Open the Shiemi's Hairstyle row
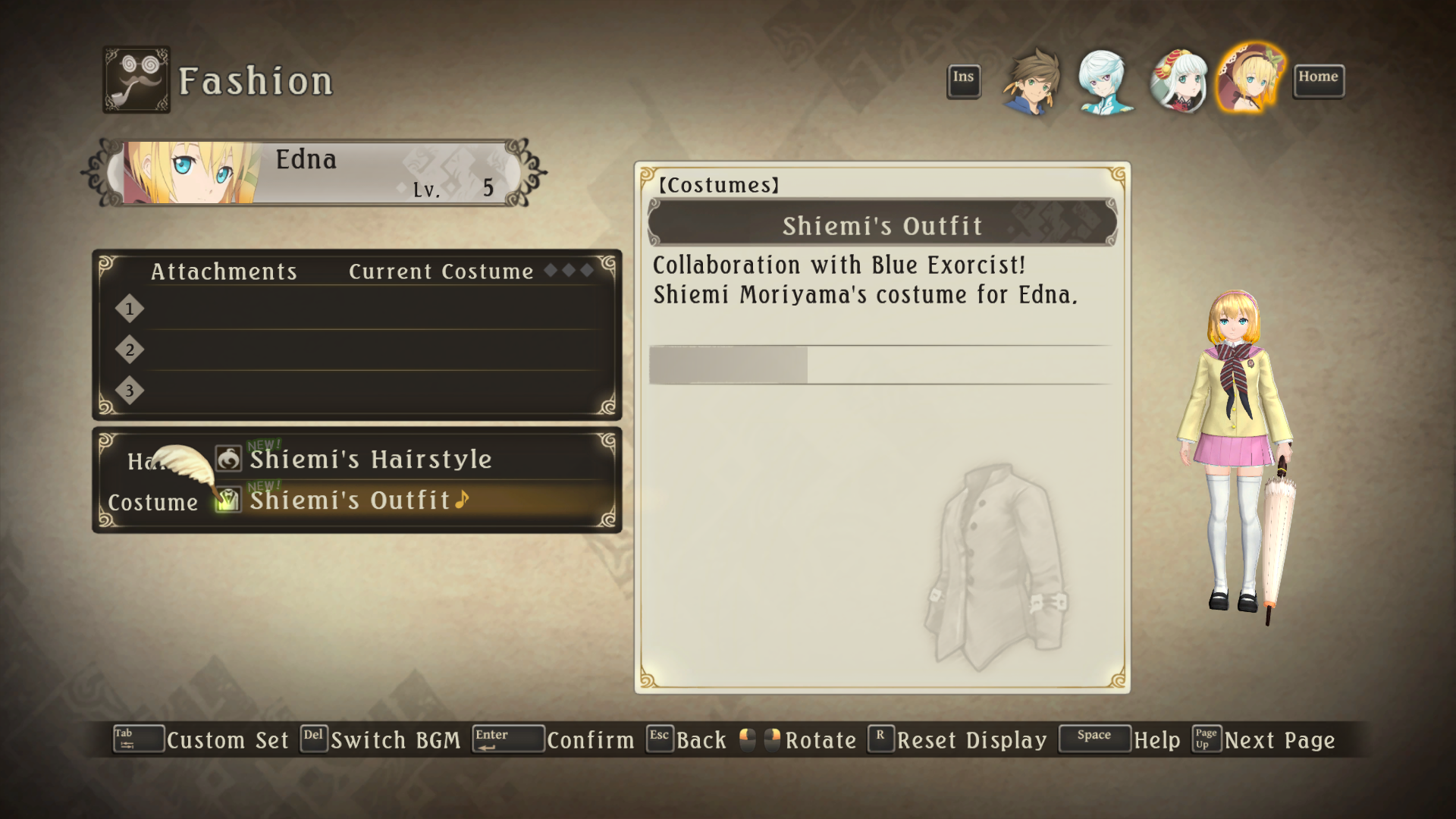1456x819 pixels. 370,460
